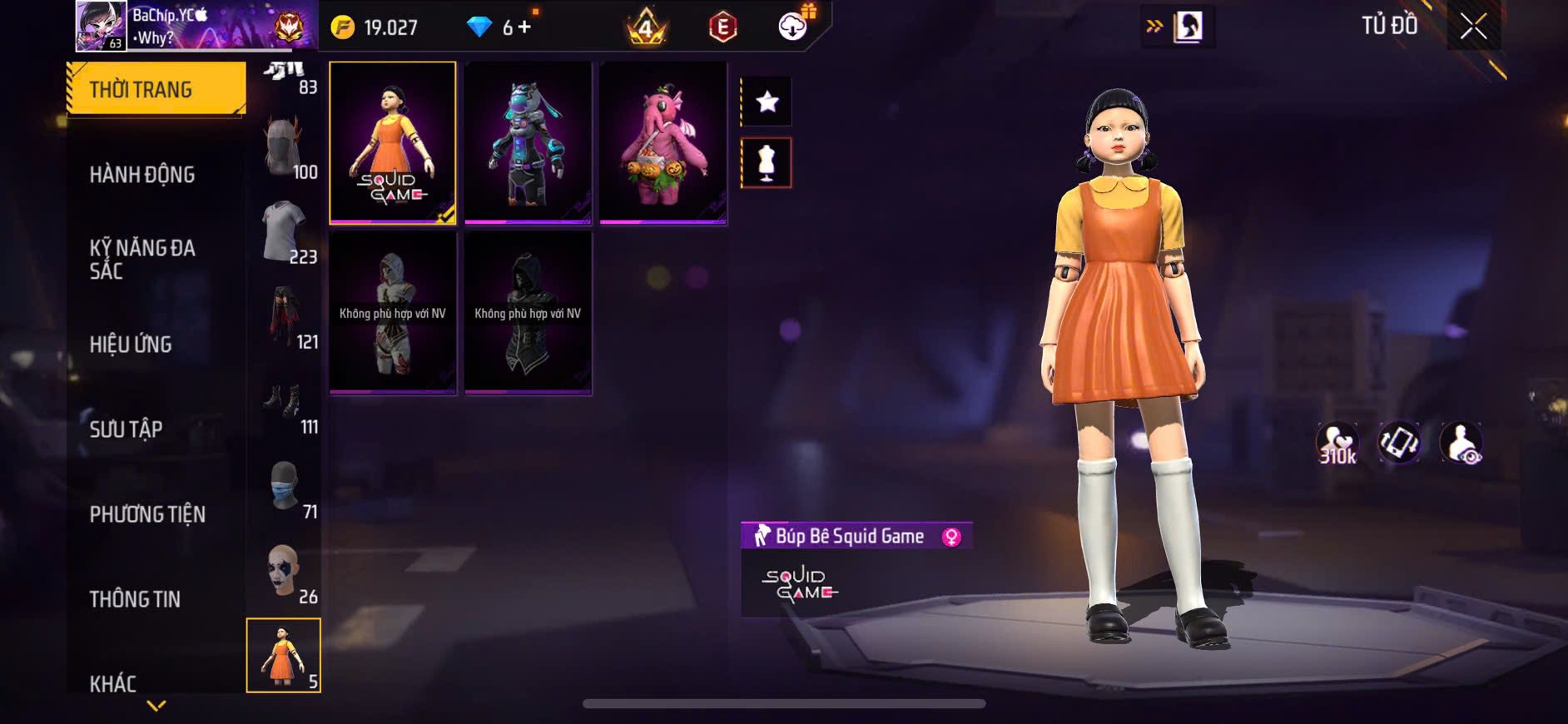Viewport: 1568px width, 724px height.
Task: Select the Squid Game doll outfit tile
Action: point(393,143)
